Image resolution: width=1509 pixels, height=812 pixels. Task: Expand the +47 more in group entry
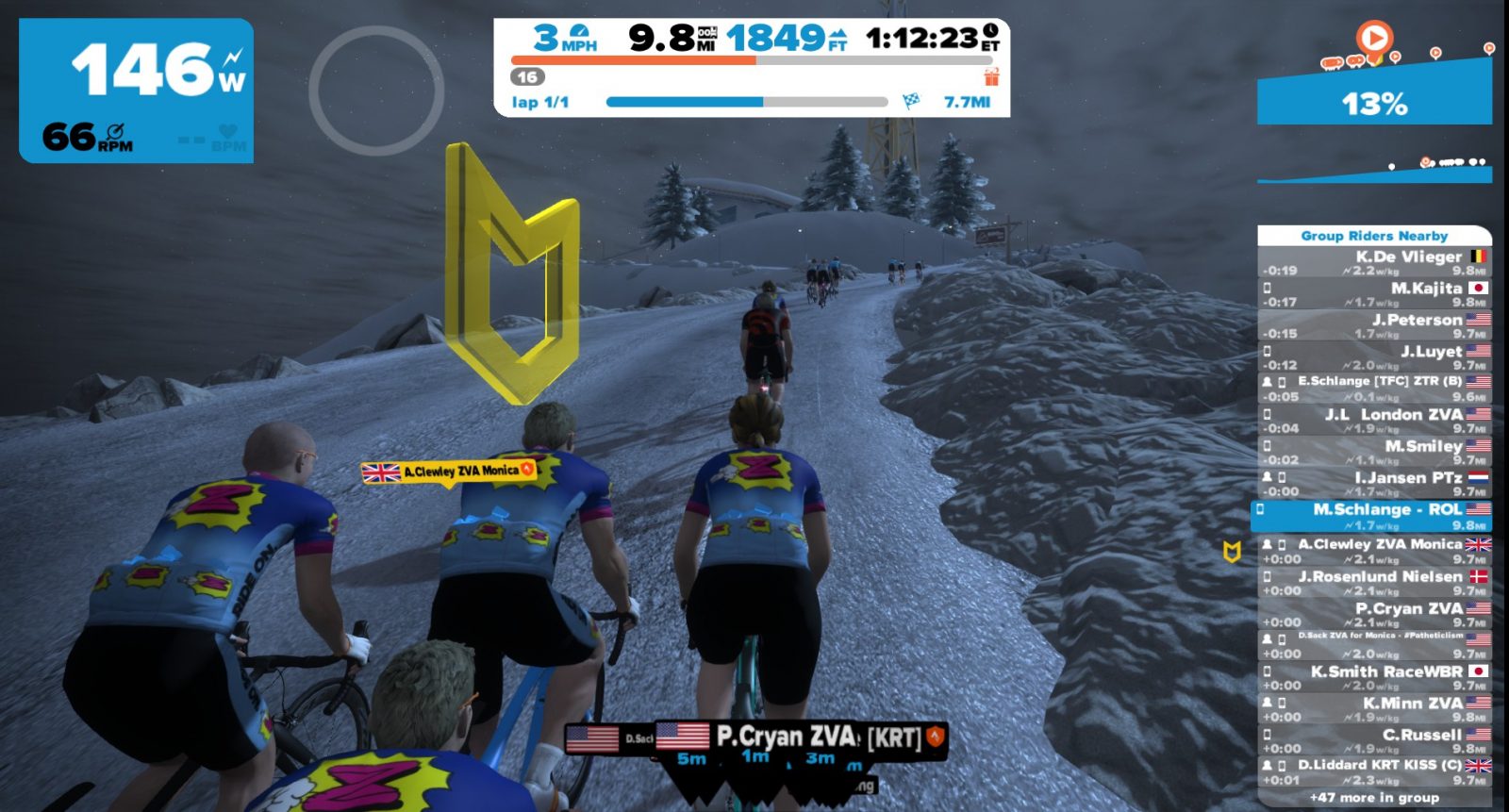point(1374,798)
